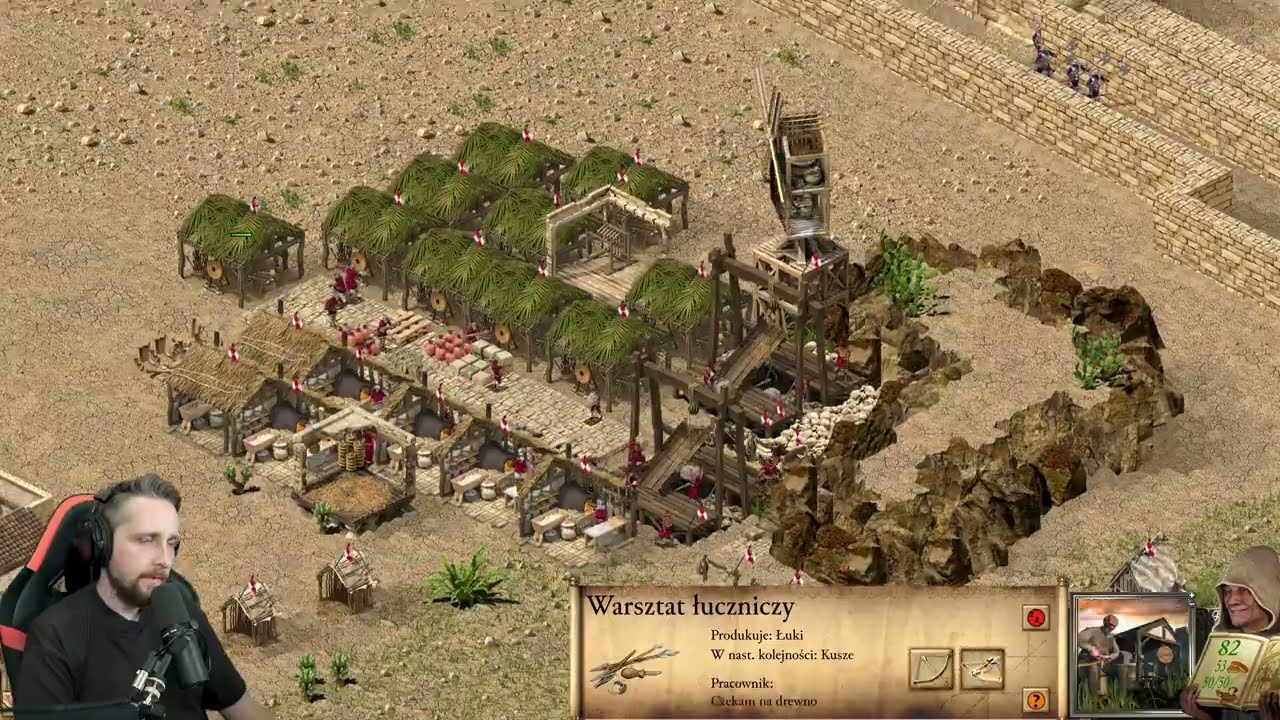Screen dimensions: 1280x720
Task: Choose bow production in the fletcher workshop
Action: [x=931, y=668]
